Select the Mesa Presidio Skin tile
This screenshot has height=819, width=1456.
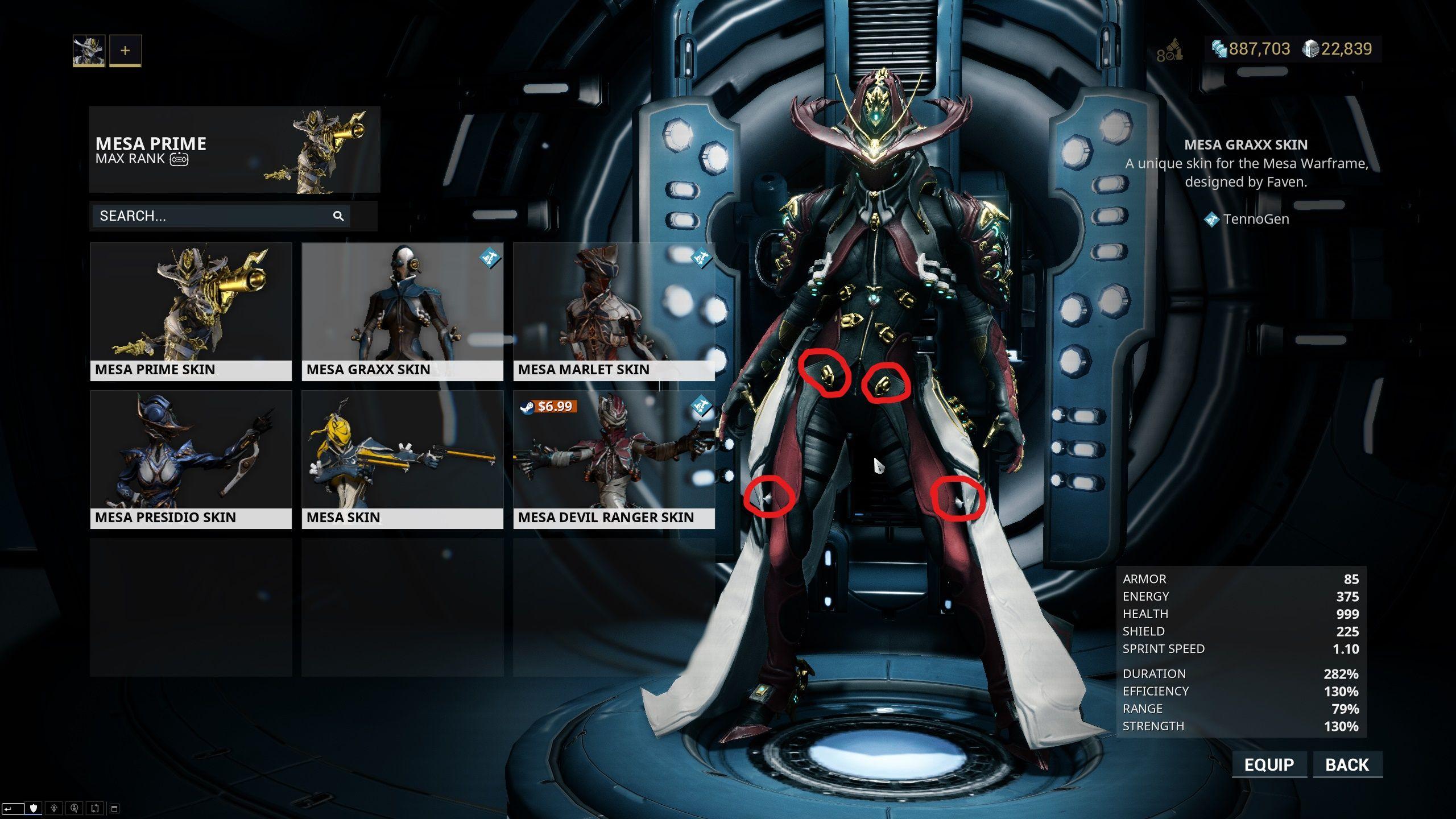point(191,459)
